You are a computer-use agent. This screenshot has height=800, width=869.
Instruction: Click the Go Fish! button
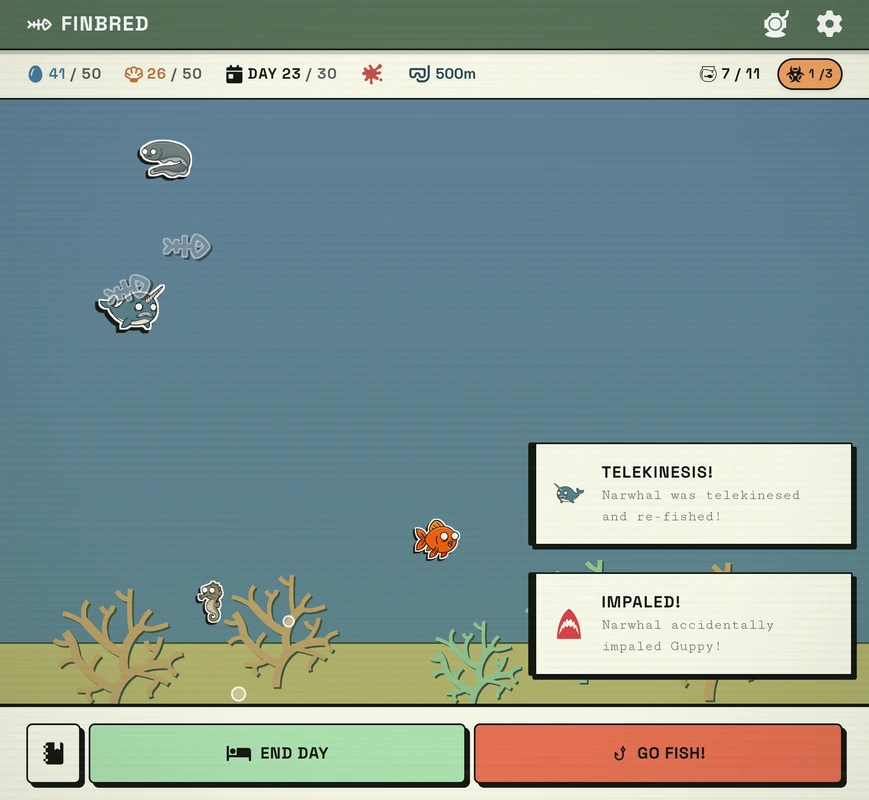tap(658, 753)
